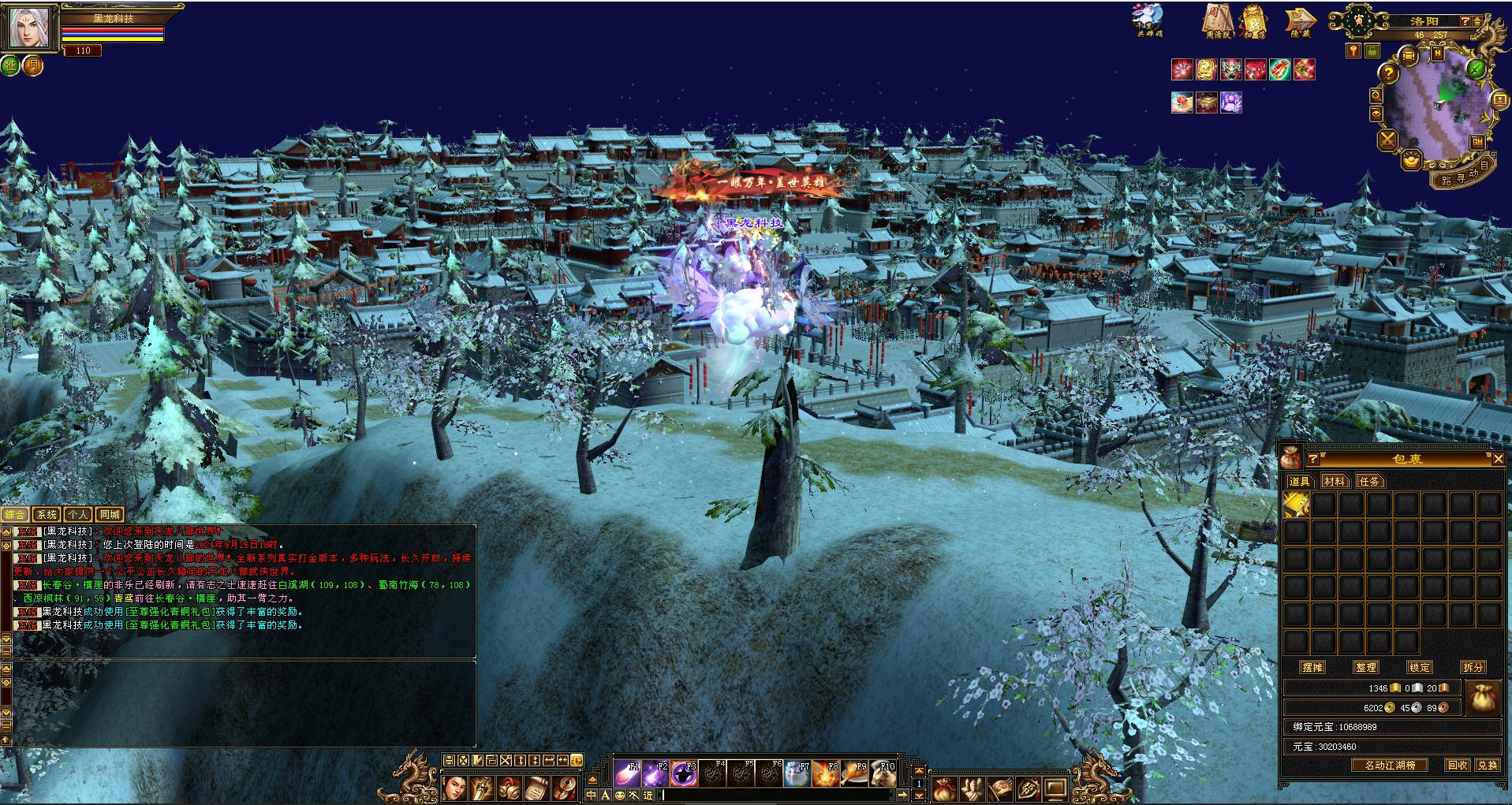Switch to the 任务 quest items tab
The image size is (1512, 805).
click(1369, 481)
